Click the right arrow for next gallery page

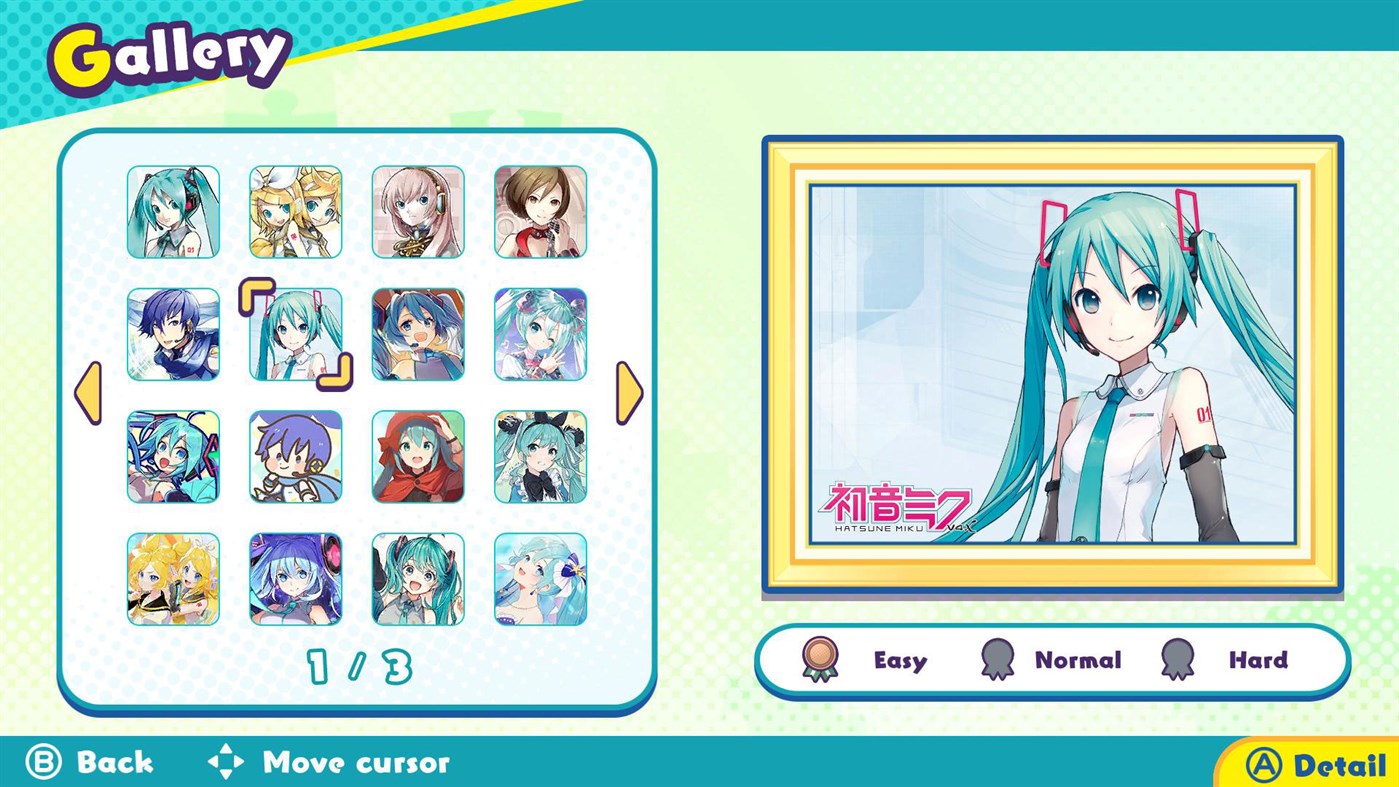[x=628, y=393]
